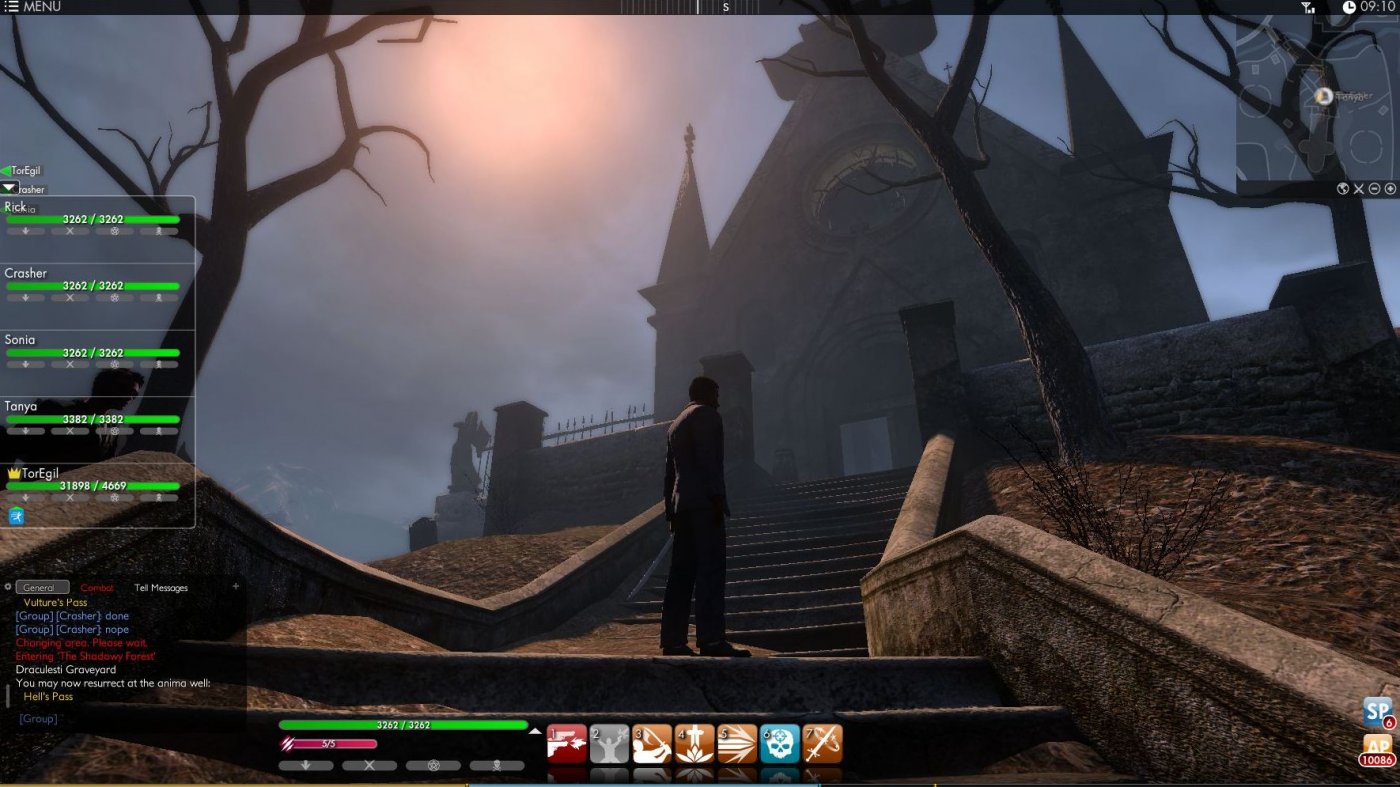
Task: Open the world map globe on the minimap
Action: point(1342,188)
